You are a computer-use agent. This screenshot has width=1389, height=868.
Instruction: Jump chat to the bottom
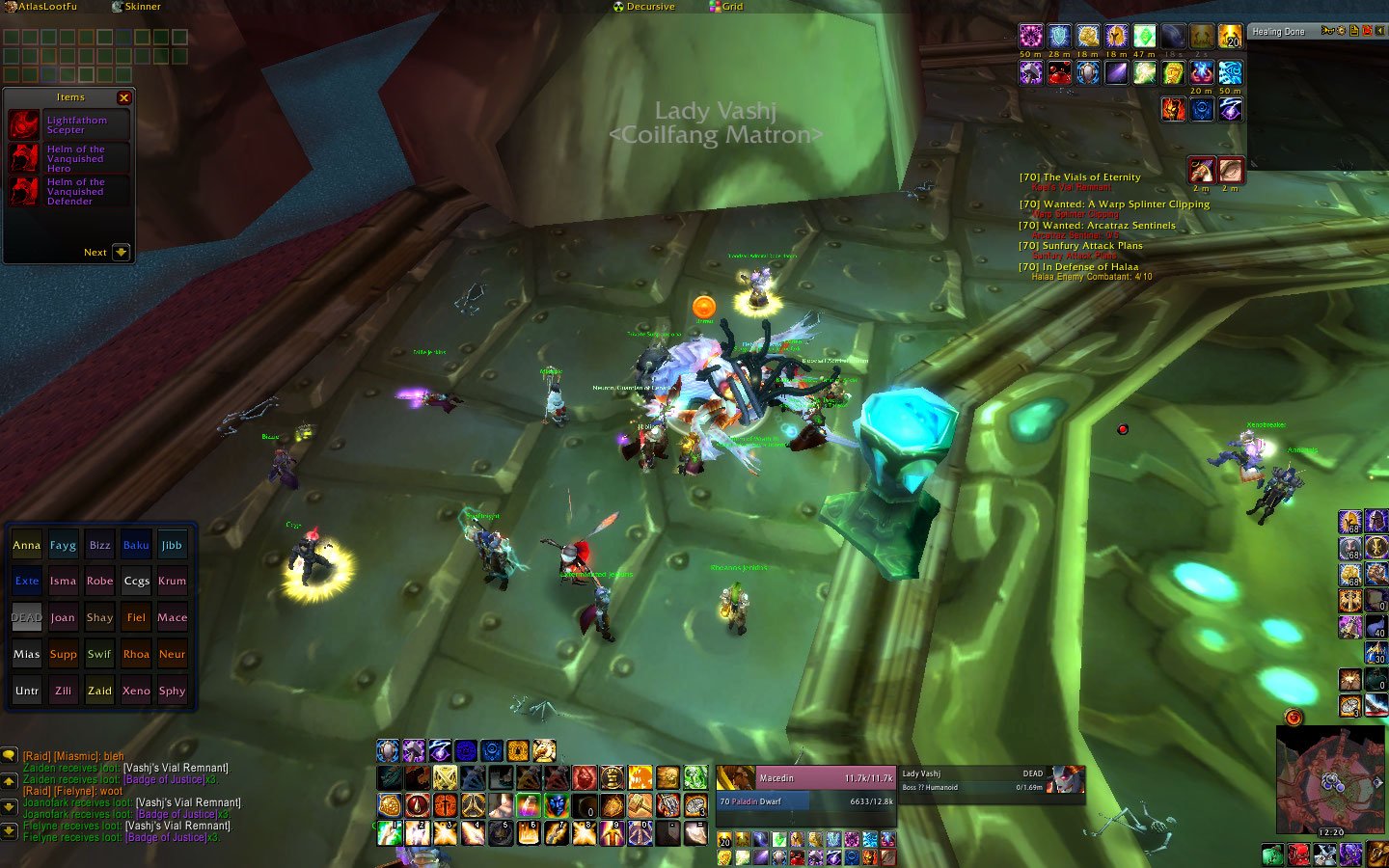pyautogui.click(x=9, y=829)
